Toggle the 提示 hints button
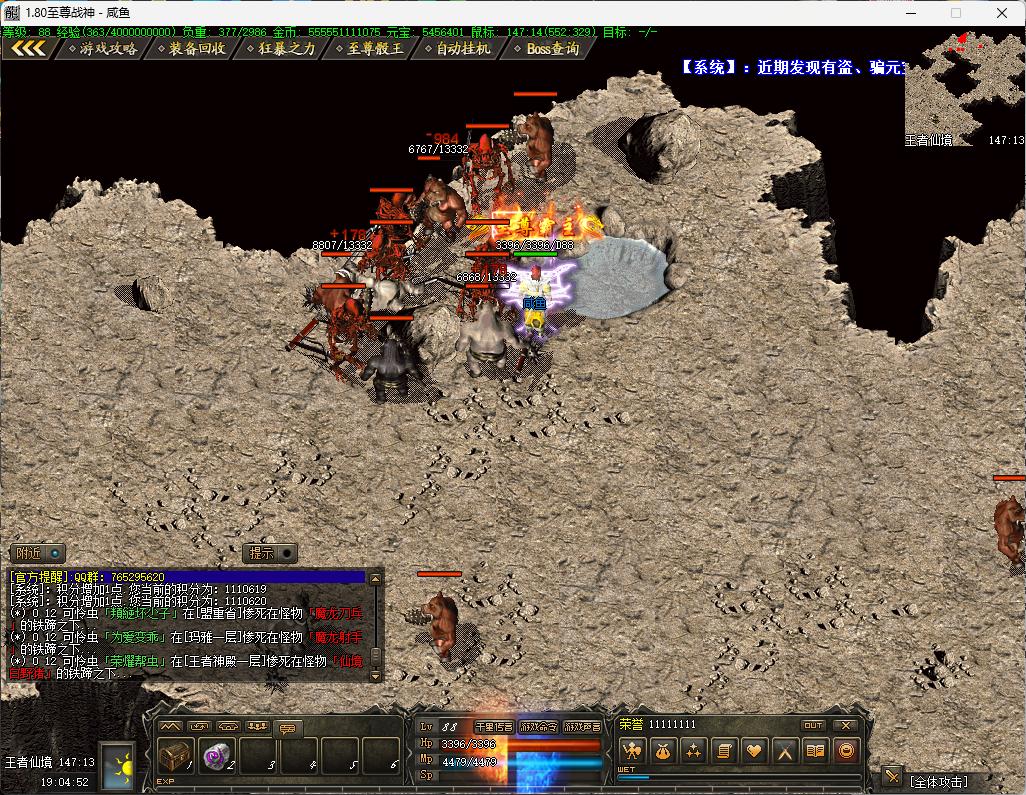Viewport: 1026px width, 795px height. pyautogui.click(x=271, y=553)
